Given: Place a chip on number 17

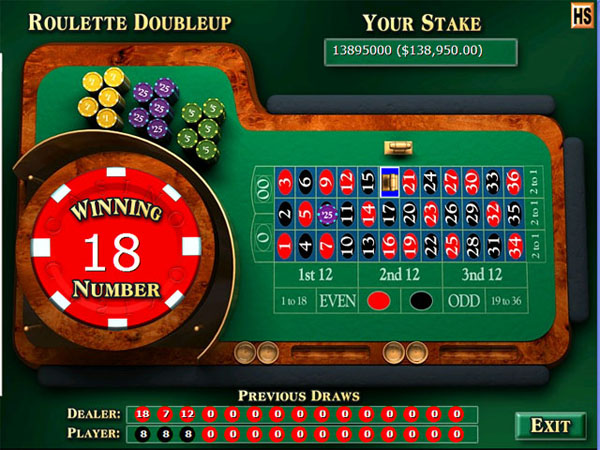Looking at the screenshot, I should (389, 212).
